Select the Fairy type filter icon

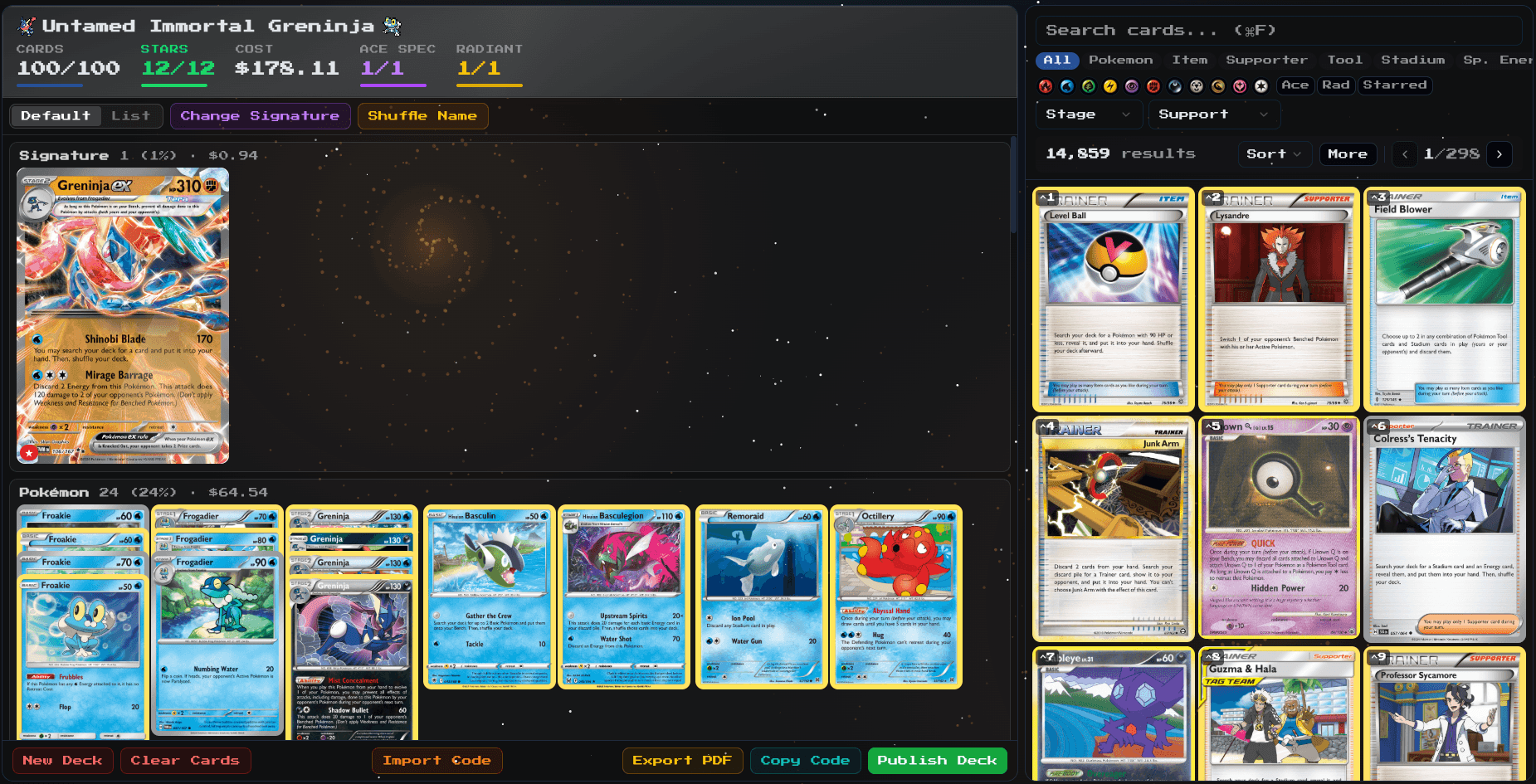(x=1238, y=85)
